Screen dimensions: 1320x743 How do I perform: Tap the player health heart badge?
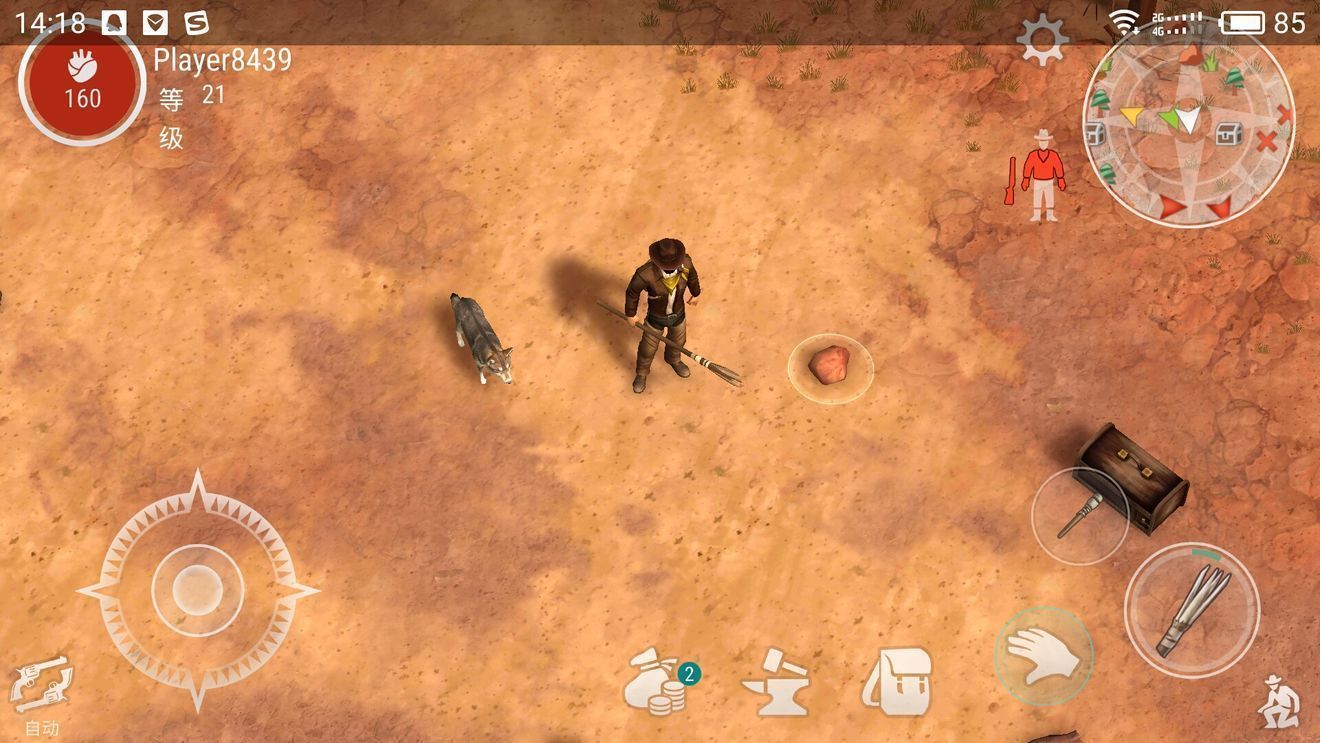click(82, 82)
